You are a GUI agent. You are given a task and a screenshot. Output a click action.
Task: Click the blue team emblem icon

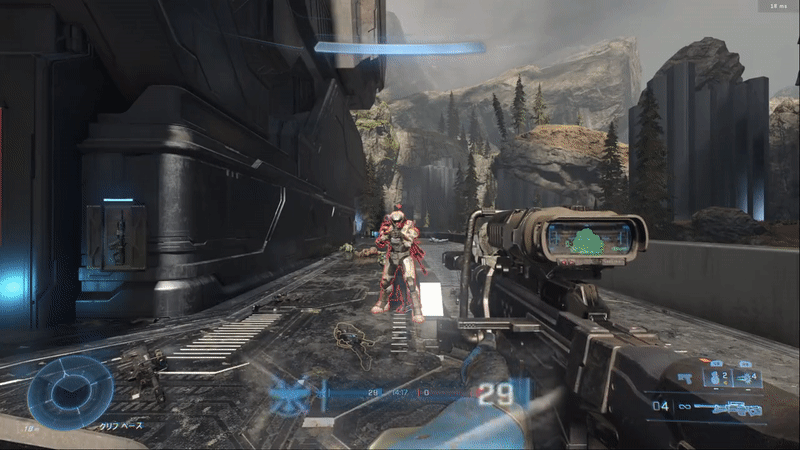tap(289, 397)
